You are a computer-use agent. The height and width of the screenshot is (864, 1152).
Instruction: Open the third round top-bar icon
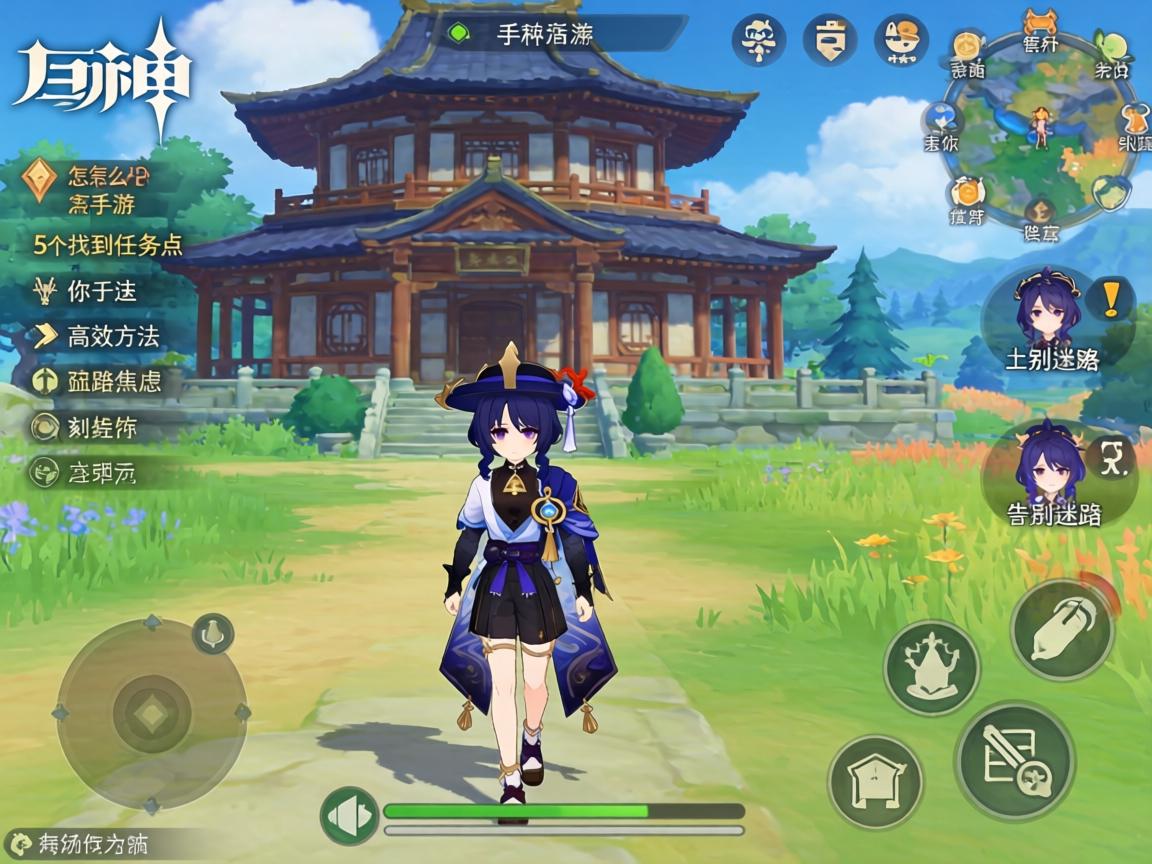tap(901, 39)
